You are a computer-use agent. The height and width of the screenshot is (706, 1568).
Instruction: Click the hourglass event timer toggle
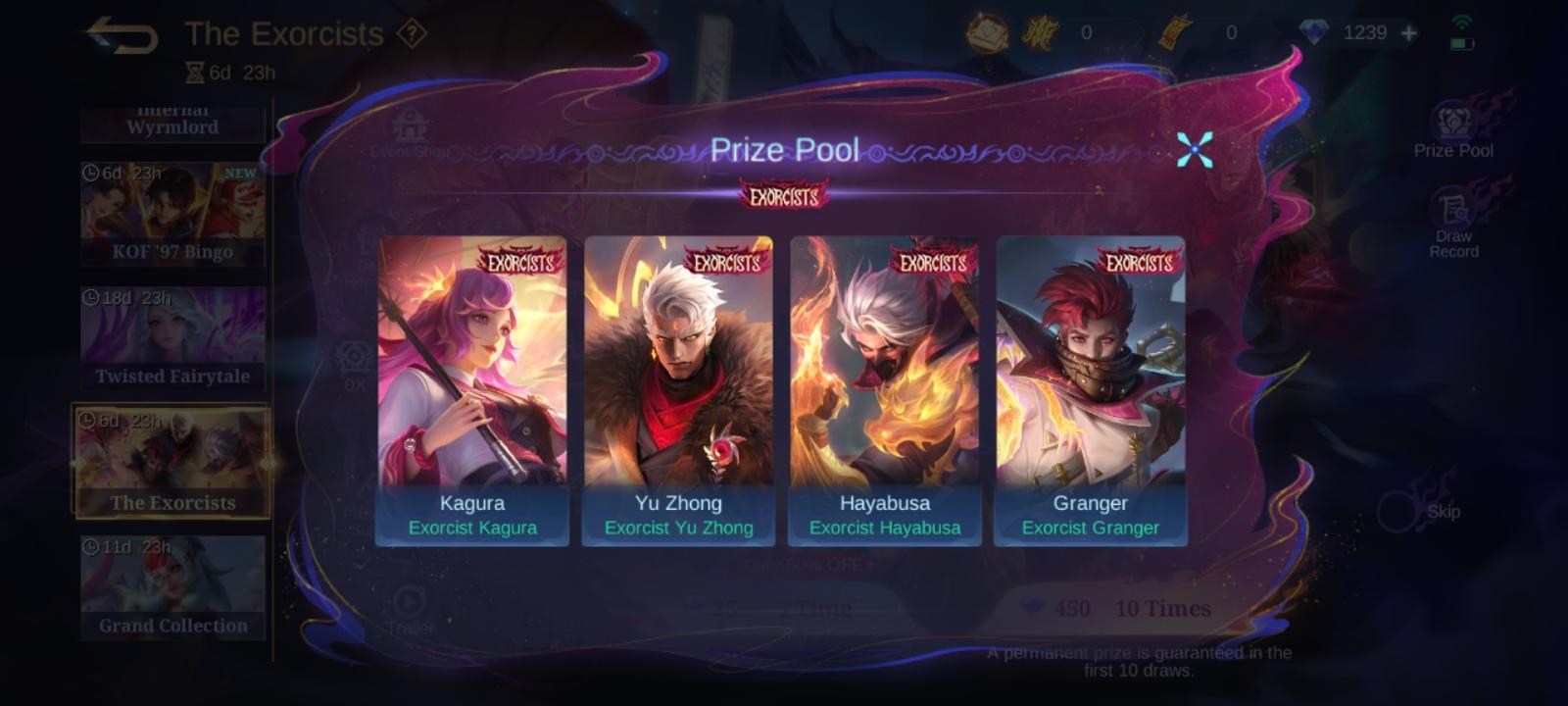(193, 70)
